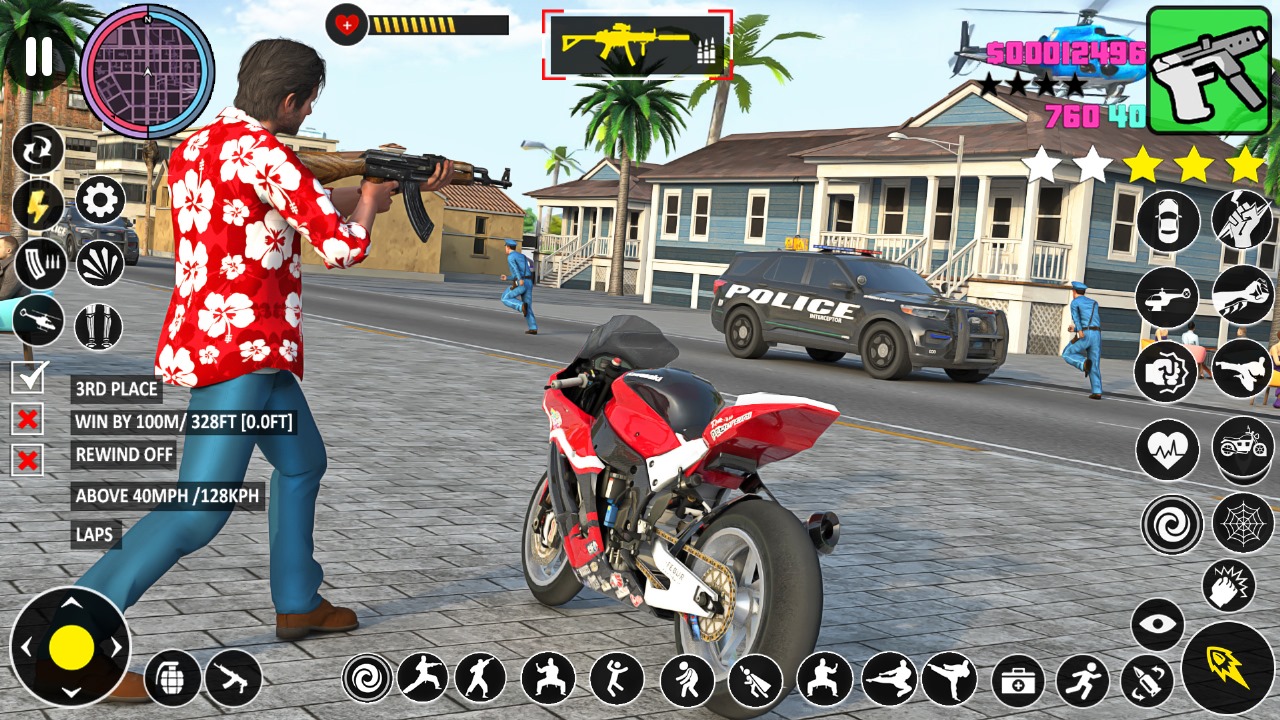
Task: Tap the eye view icon
Action: [1157, 625]
